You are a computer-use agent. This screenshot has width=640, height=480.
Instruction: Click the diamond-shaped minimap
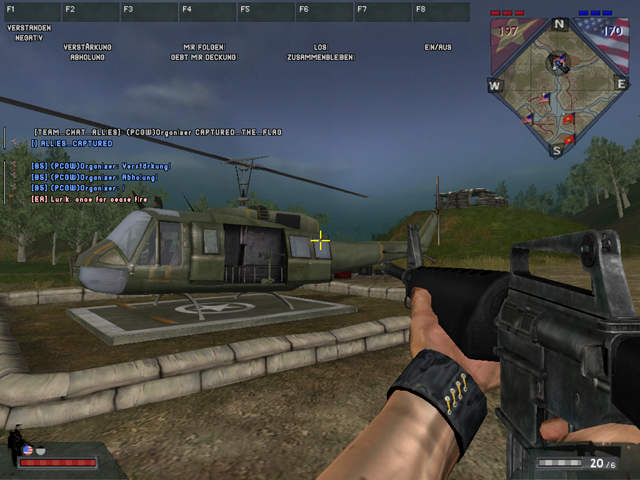coord(558,86)
